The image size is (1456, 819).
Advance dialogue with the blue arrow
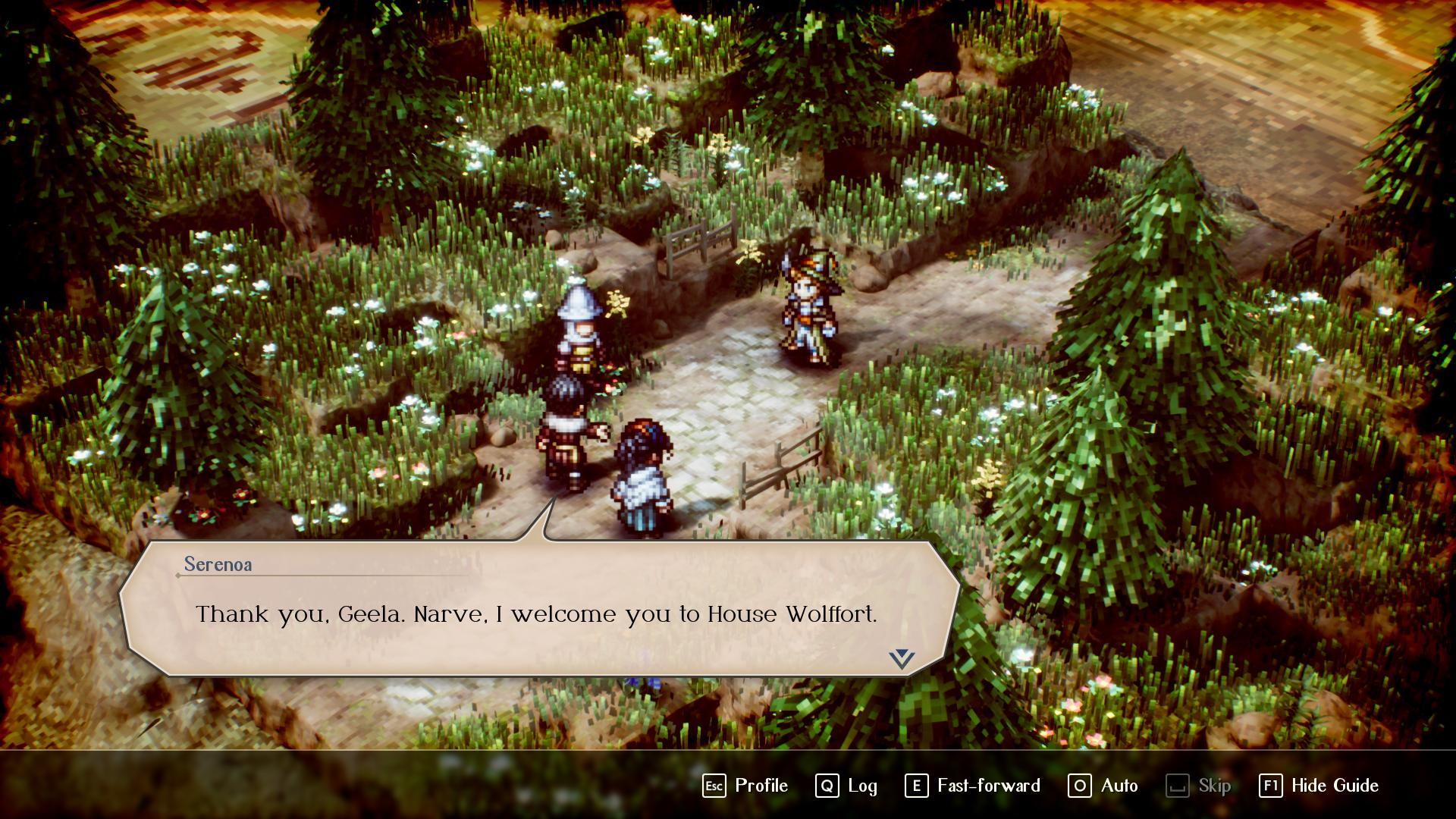(x=902, y=658)
